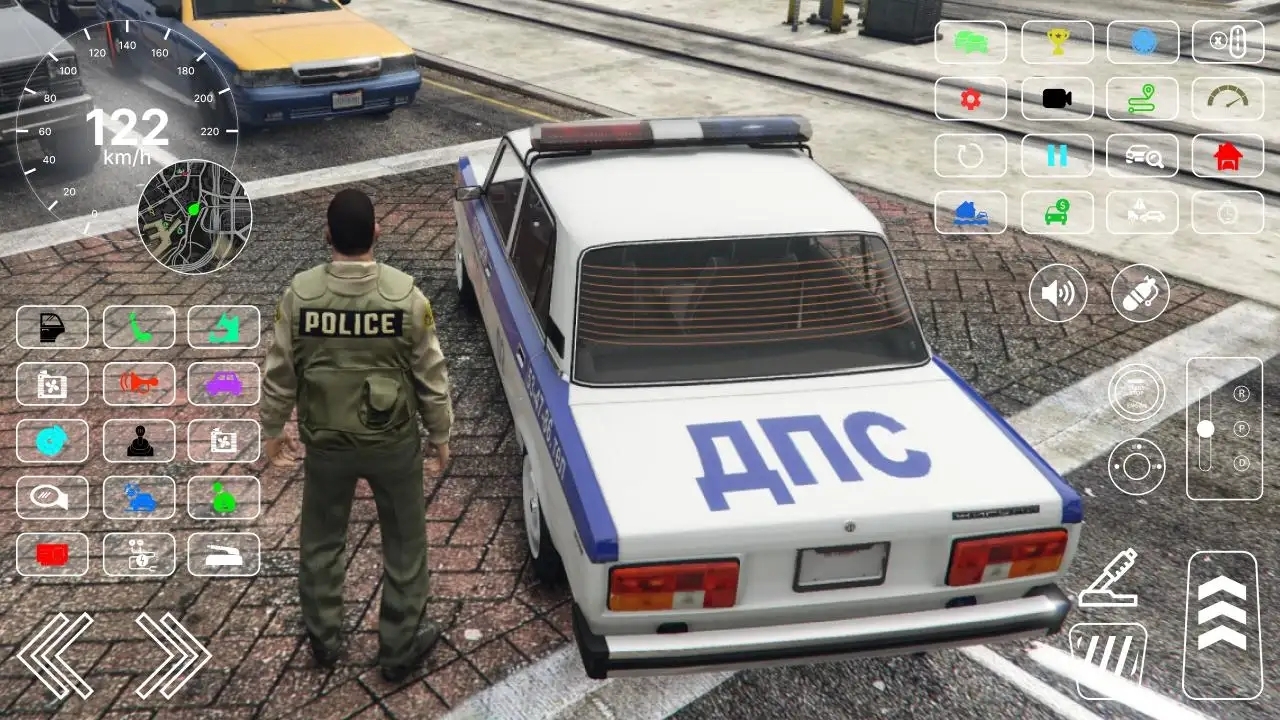Open the car search magnifier icon
This screenshot has width=1280, height=720.
pyautogui.click(x=1144, y=156)
